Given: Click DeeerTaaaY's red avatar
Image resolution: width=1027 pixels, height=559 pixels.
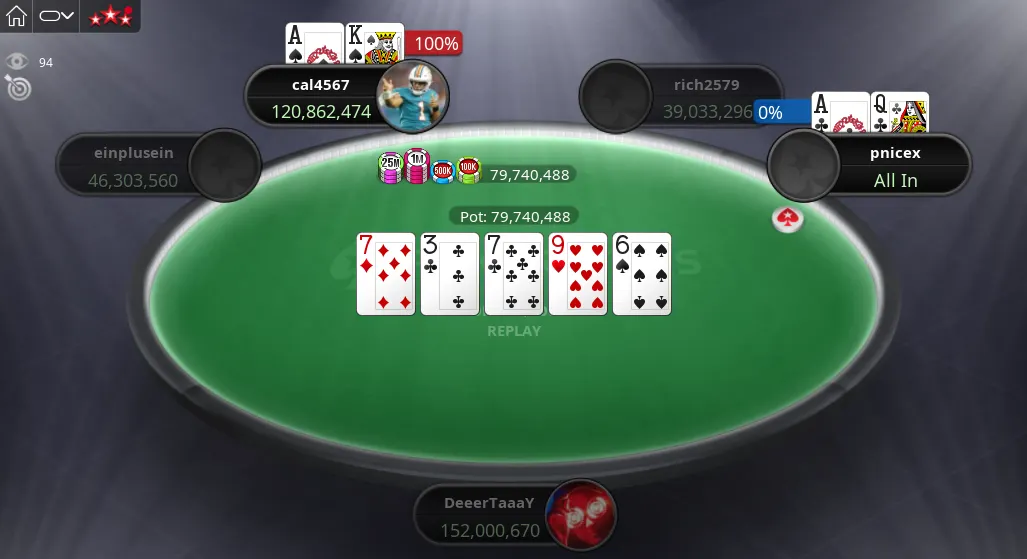Looking at the screenshot, I should 580,515.
